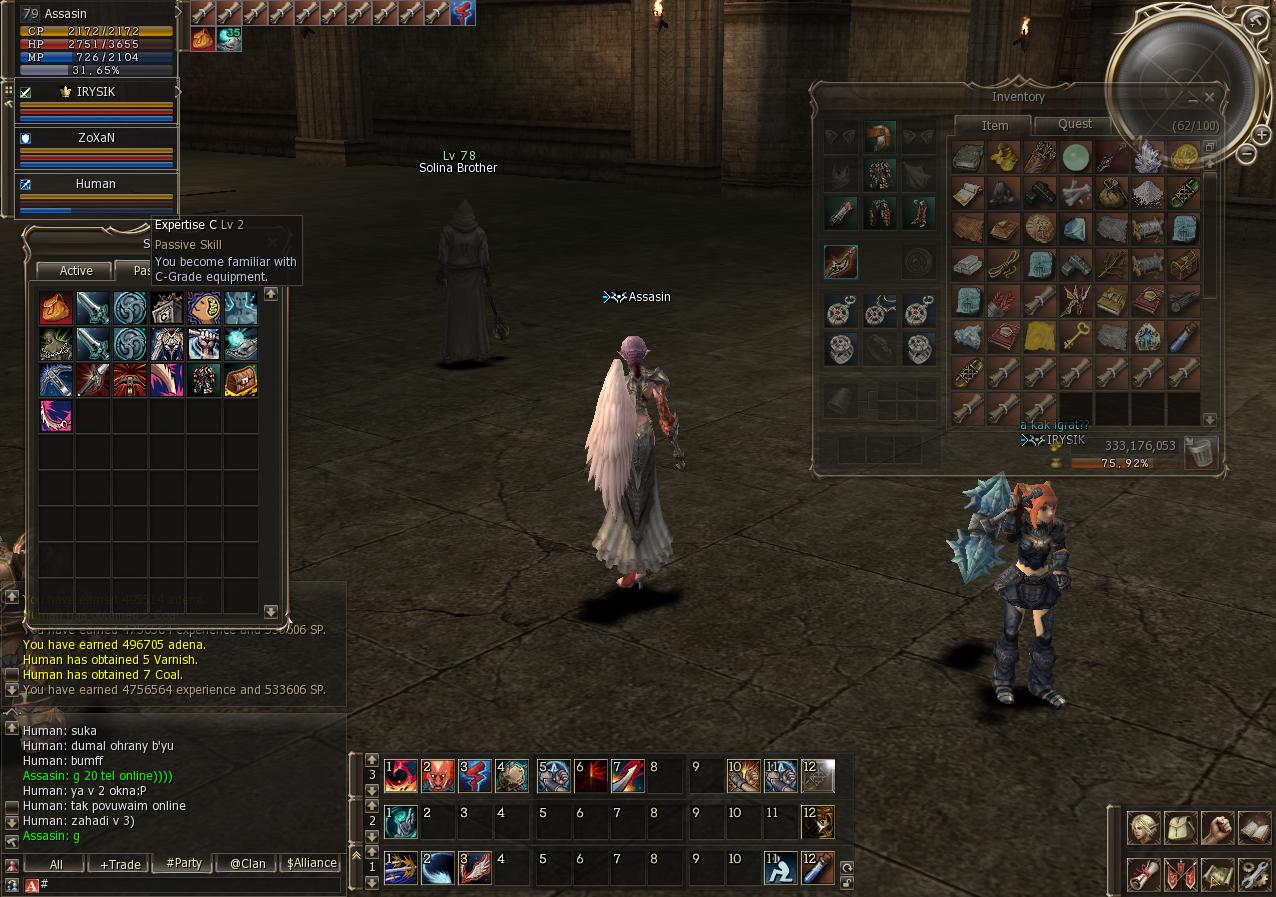Viewport: 1276px width, 897px height.
Task: Show the +Trade chat tab
Action: pyautogui.click(x=120, y=863)
